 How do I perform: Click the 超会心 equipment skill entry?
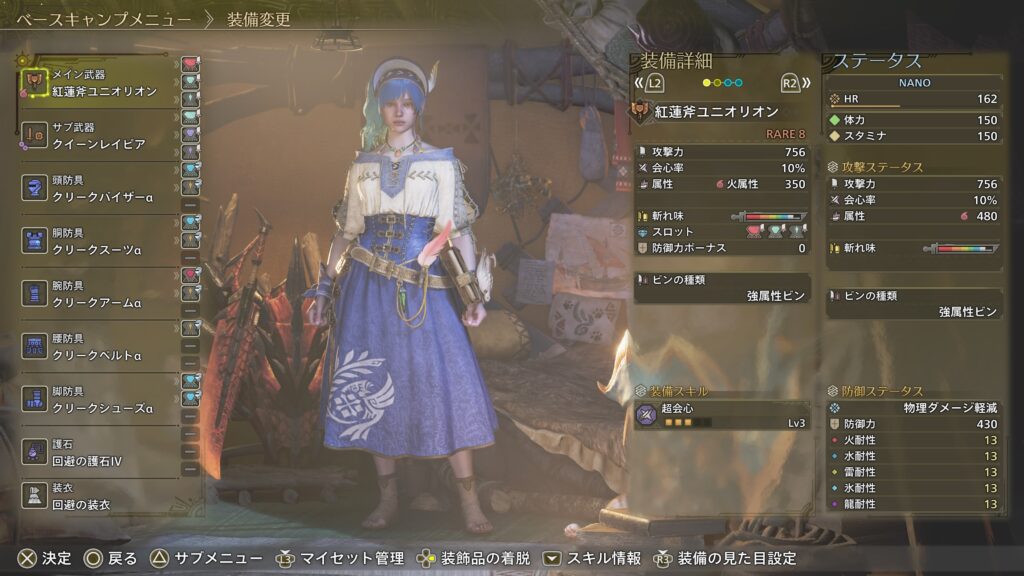(720, 416)
